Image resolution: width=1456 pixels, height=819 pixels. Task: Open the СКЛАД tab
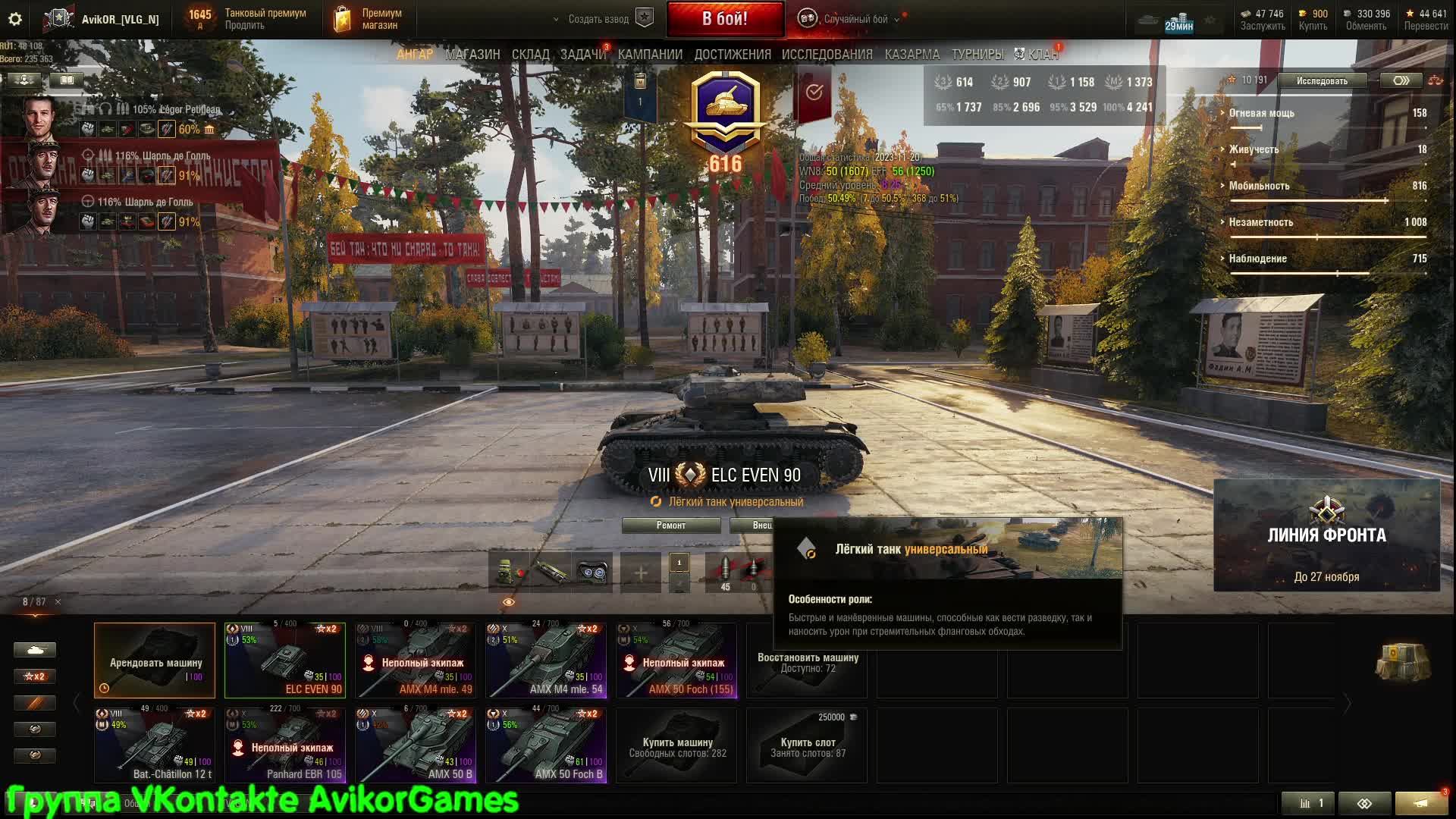click(530, 55)
